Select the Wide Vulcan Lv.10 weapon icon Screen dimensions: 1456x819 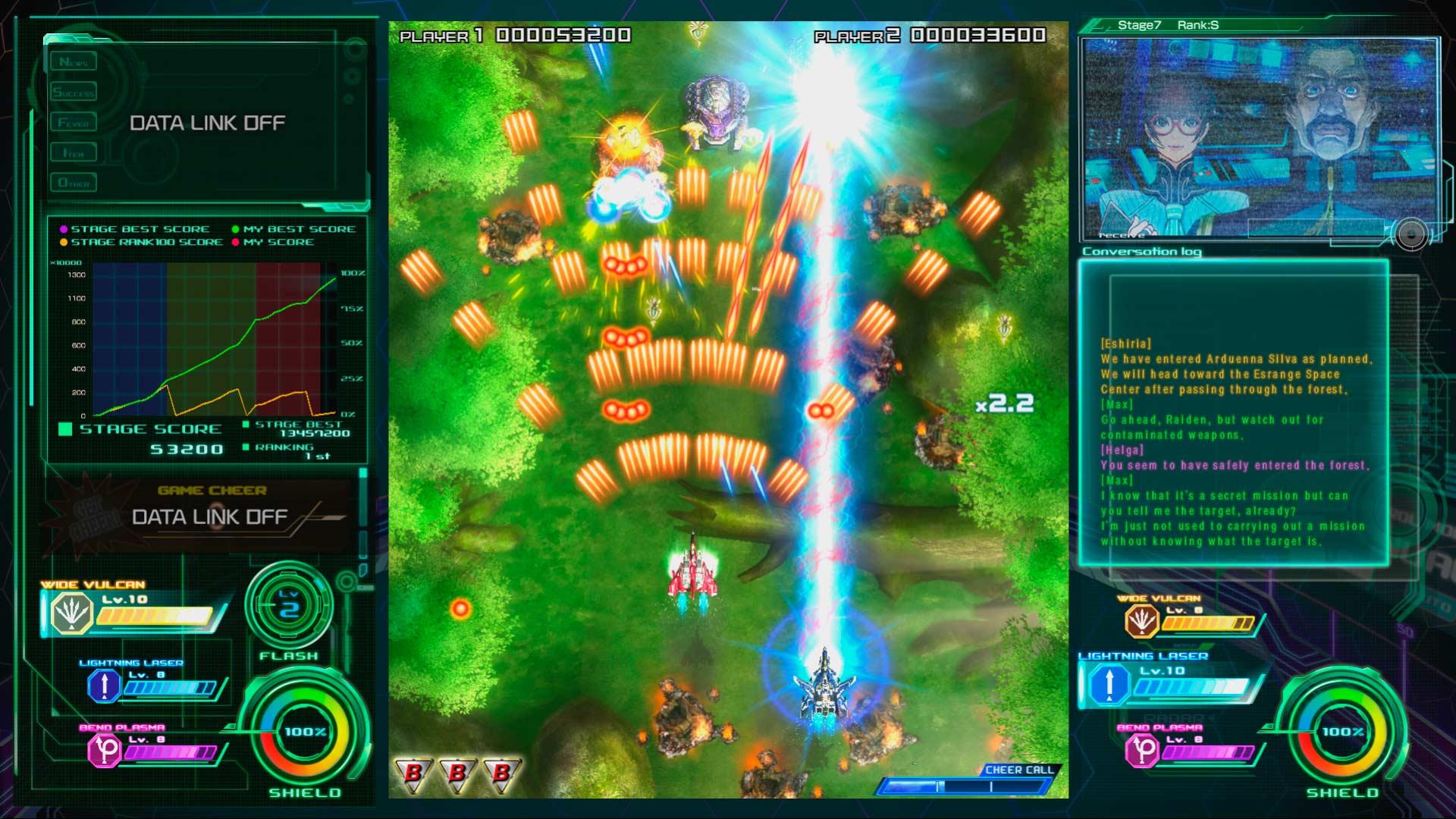[71, 613]
